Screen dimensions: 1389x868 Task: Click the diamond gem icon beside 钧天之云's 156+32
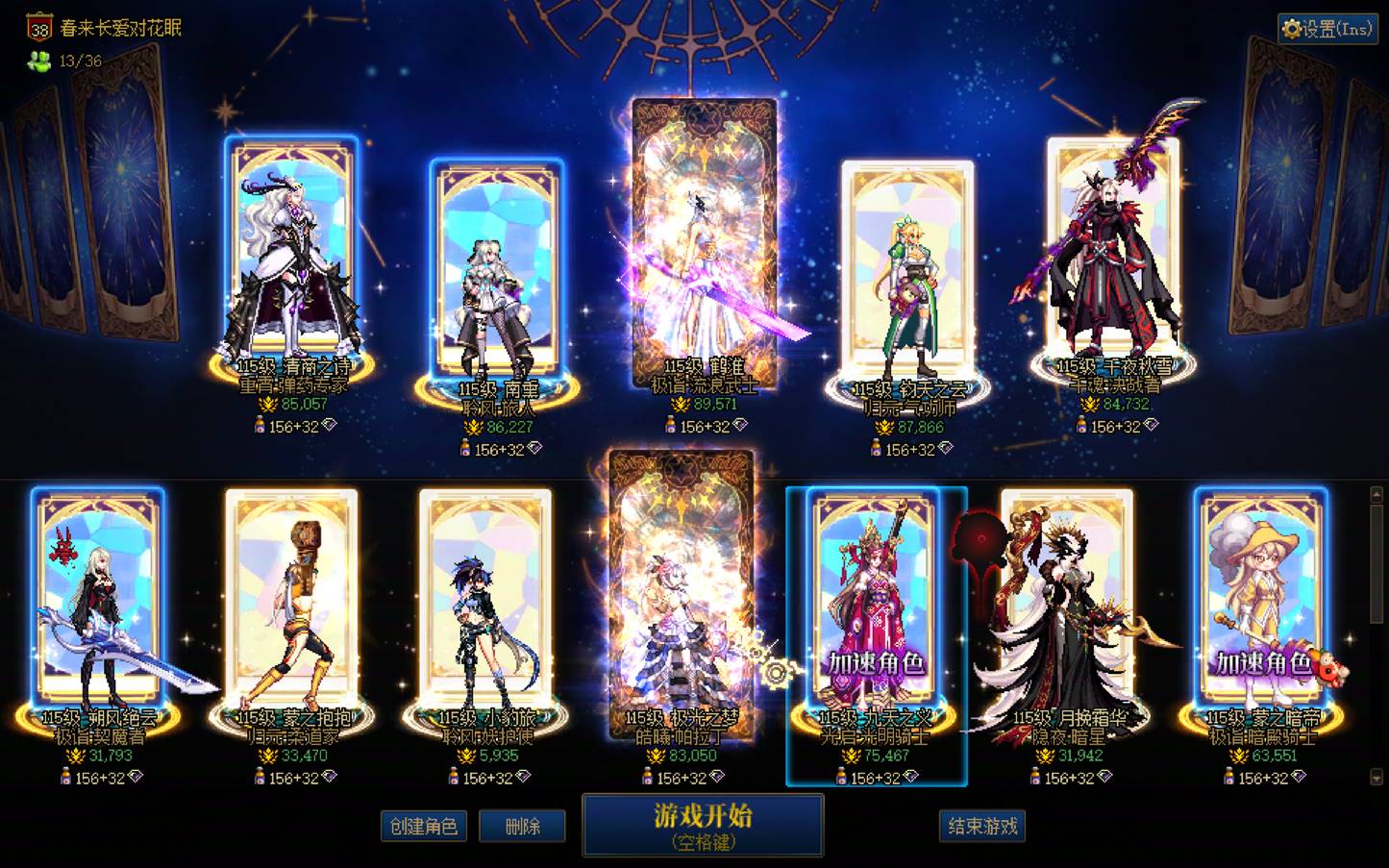948,447
